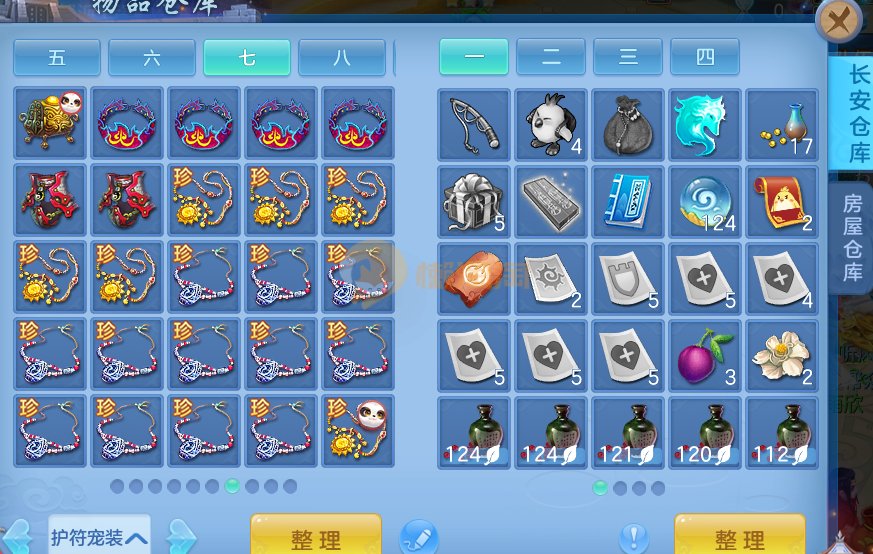Image resolution: width=873 pixels, height=554 pixels.
Task: Open the 护符宠装 category dropdown
Action: 100,538
